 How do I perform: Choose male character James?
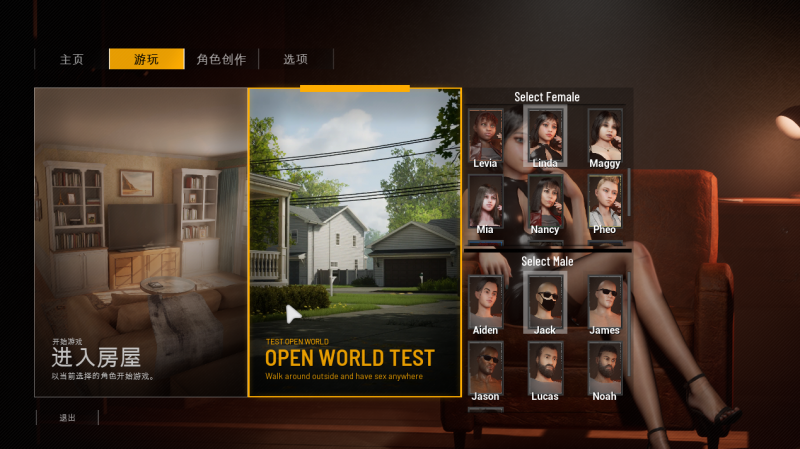(604, 301)
